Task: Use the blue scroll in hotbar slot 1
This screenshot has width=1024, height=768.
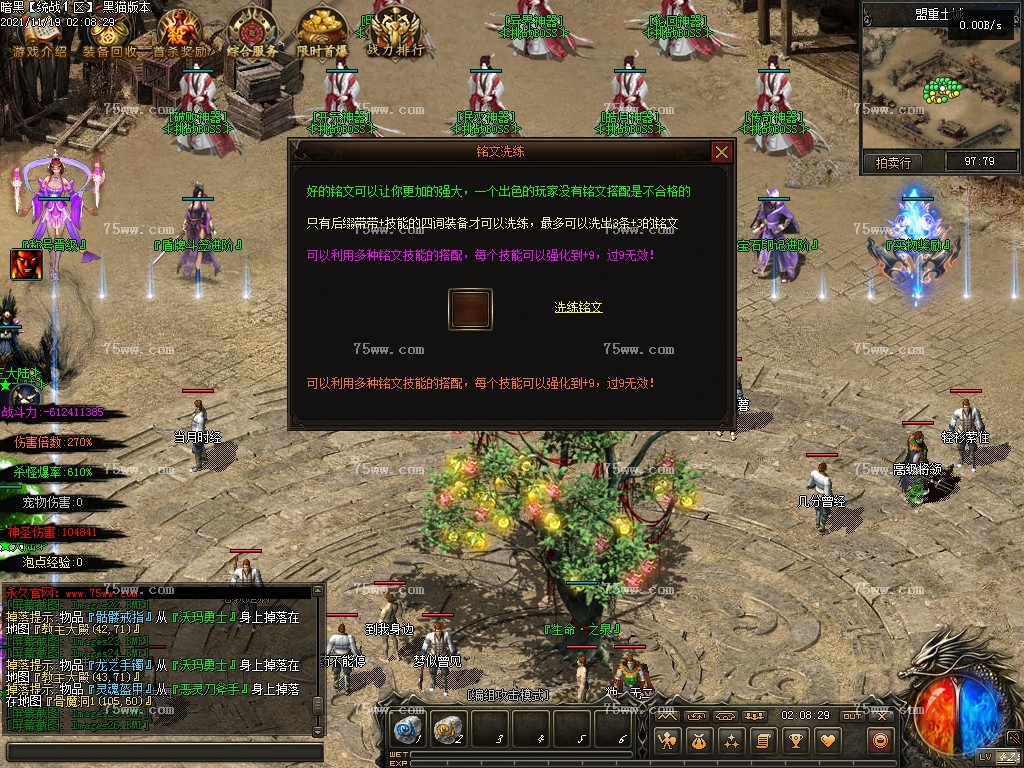Action: 407,731
